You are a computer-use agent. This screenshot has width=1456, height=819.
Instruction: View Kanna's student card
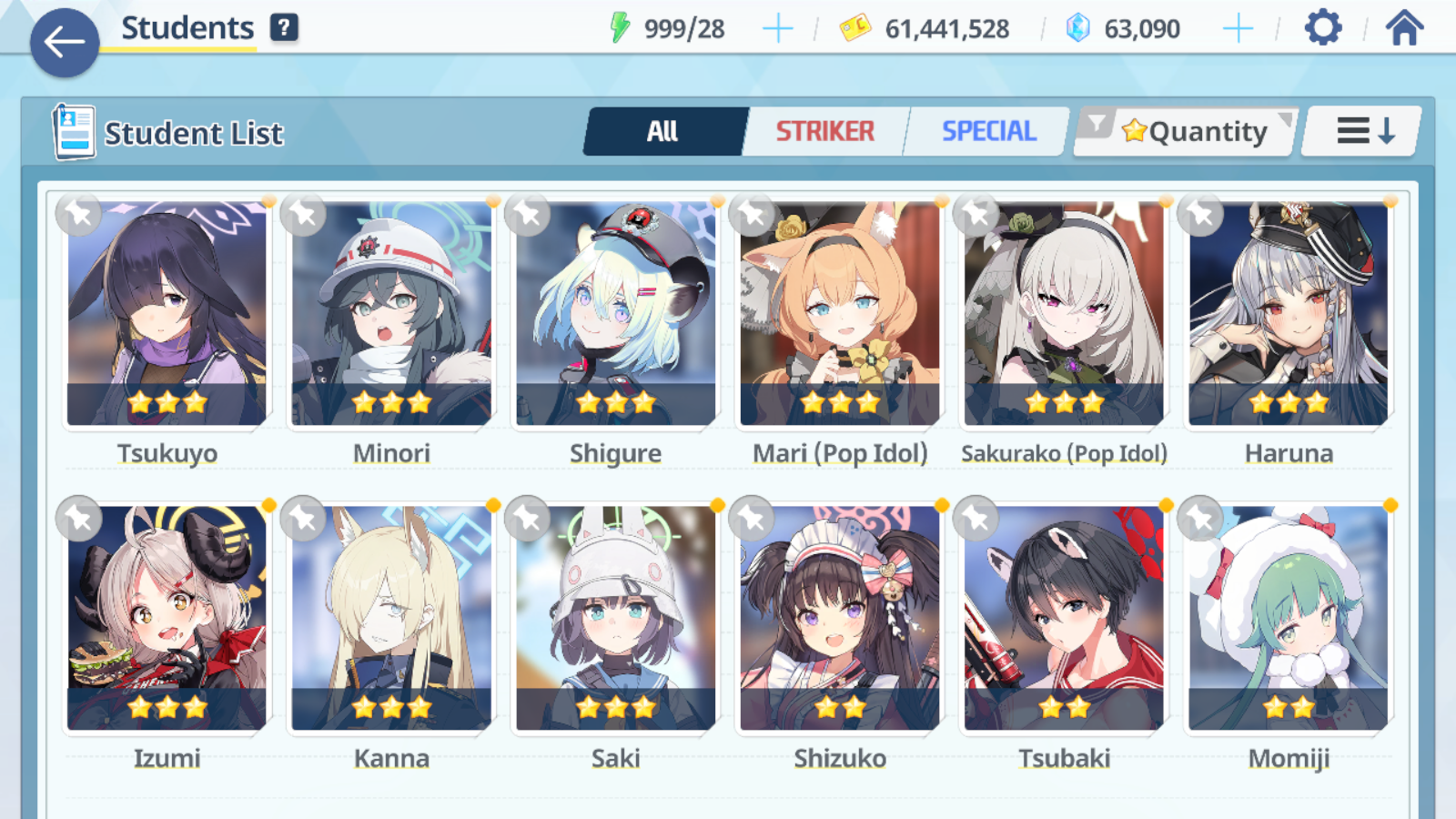tap(391, 619)
